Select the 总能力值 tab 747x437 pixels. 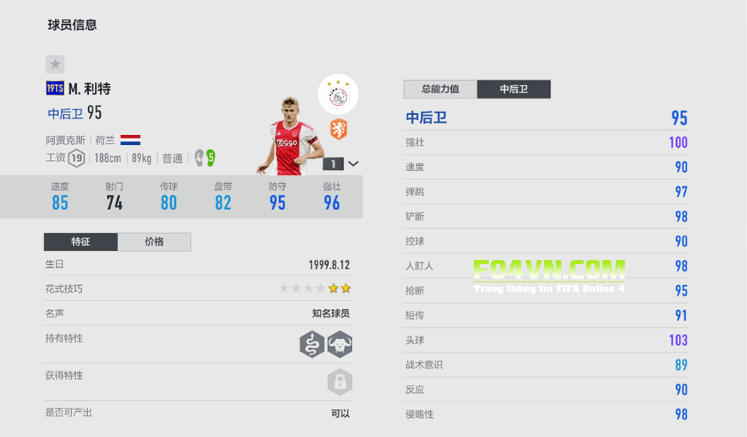coord(440,89)
